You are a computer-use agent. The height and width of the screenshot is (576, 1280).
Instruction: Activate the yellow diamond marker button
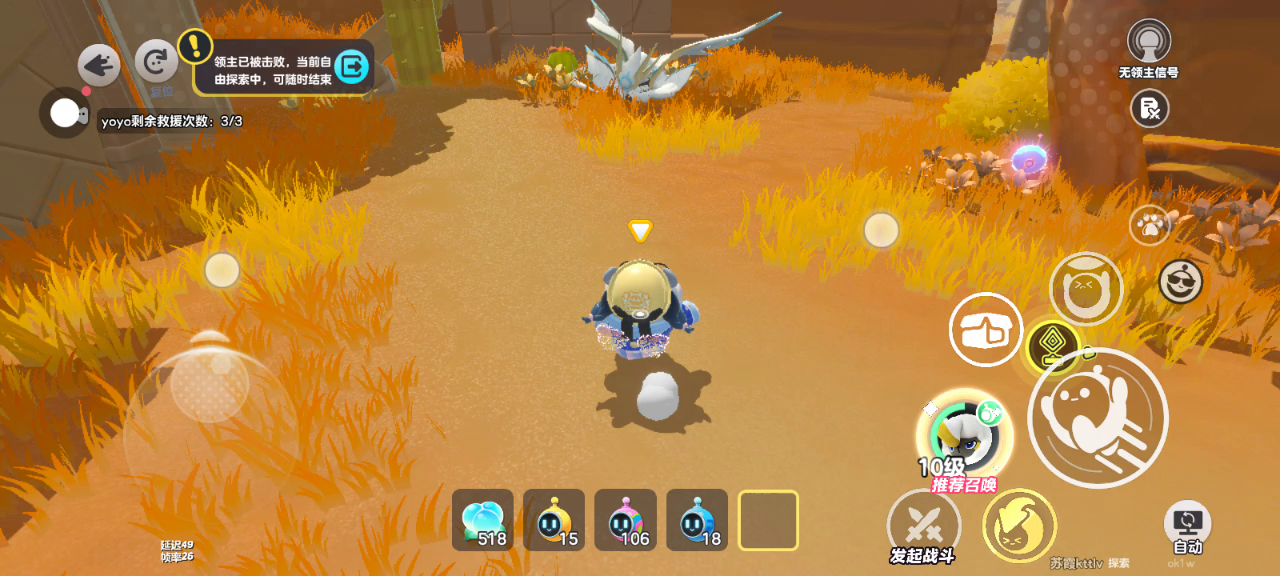1053,346
